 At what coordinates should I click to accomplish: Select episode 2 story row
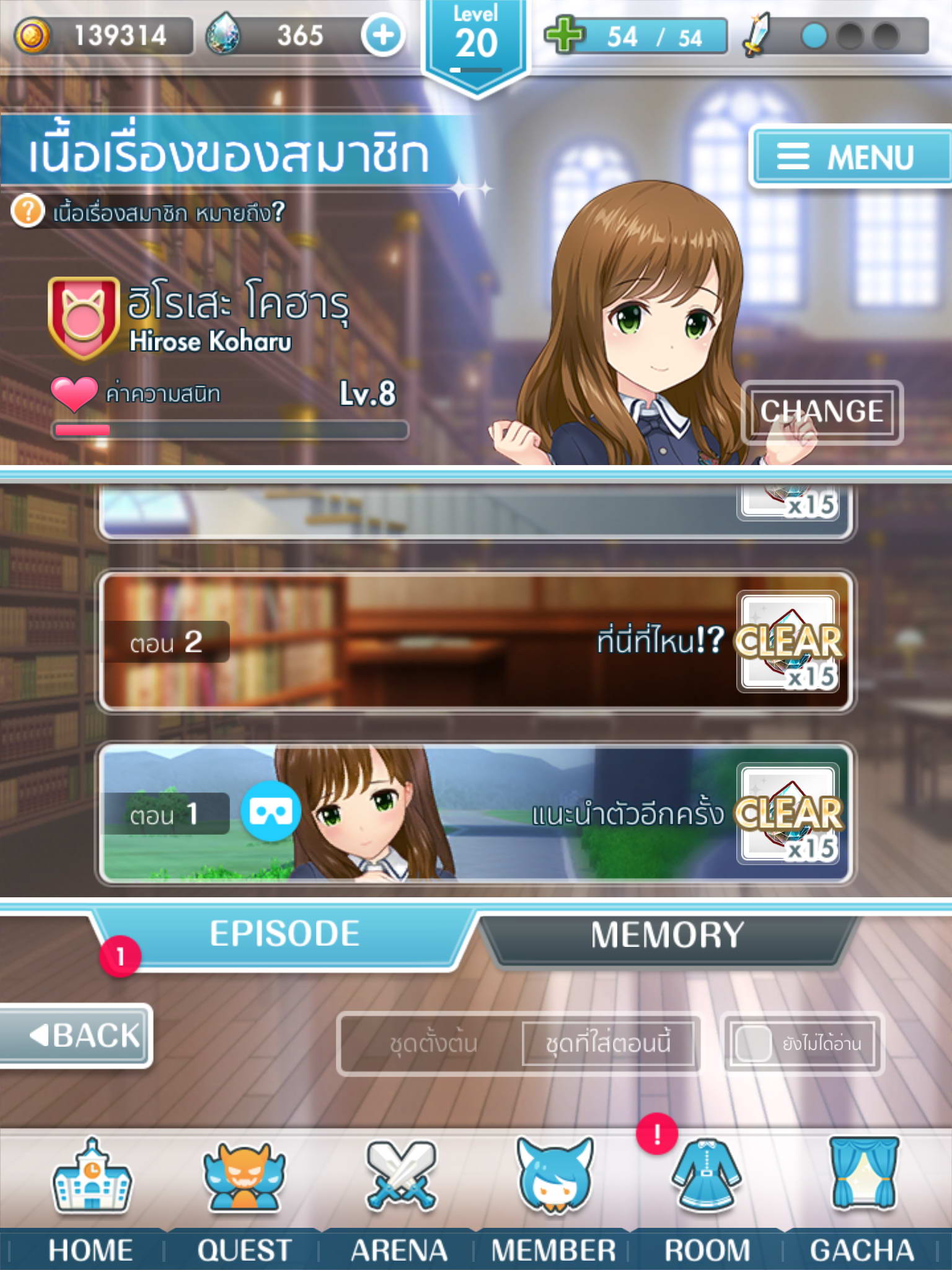pos(475,642)
